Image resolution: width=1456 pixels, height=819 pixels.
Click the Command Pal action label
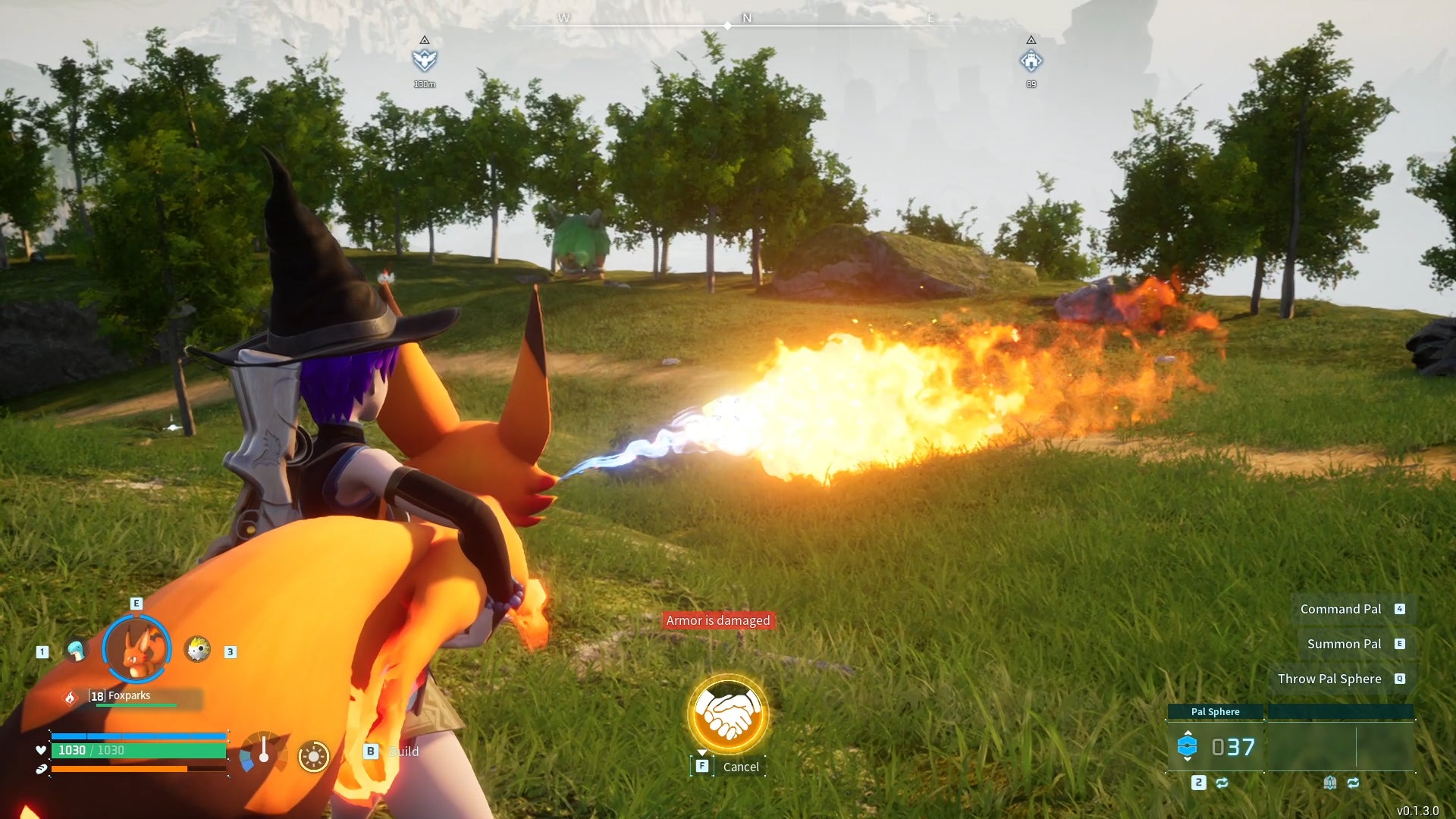point(1340,609)
